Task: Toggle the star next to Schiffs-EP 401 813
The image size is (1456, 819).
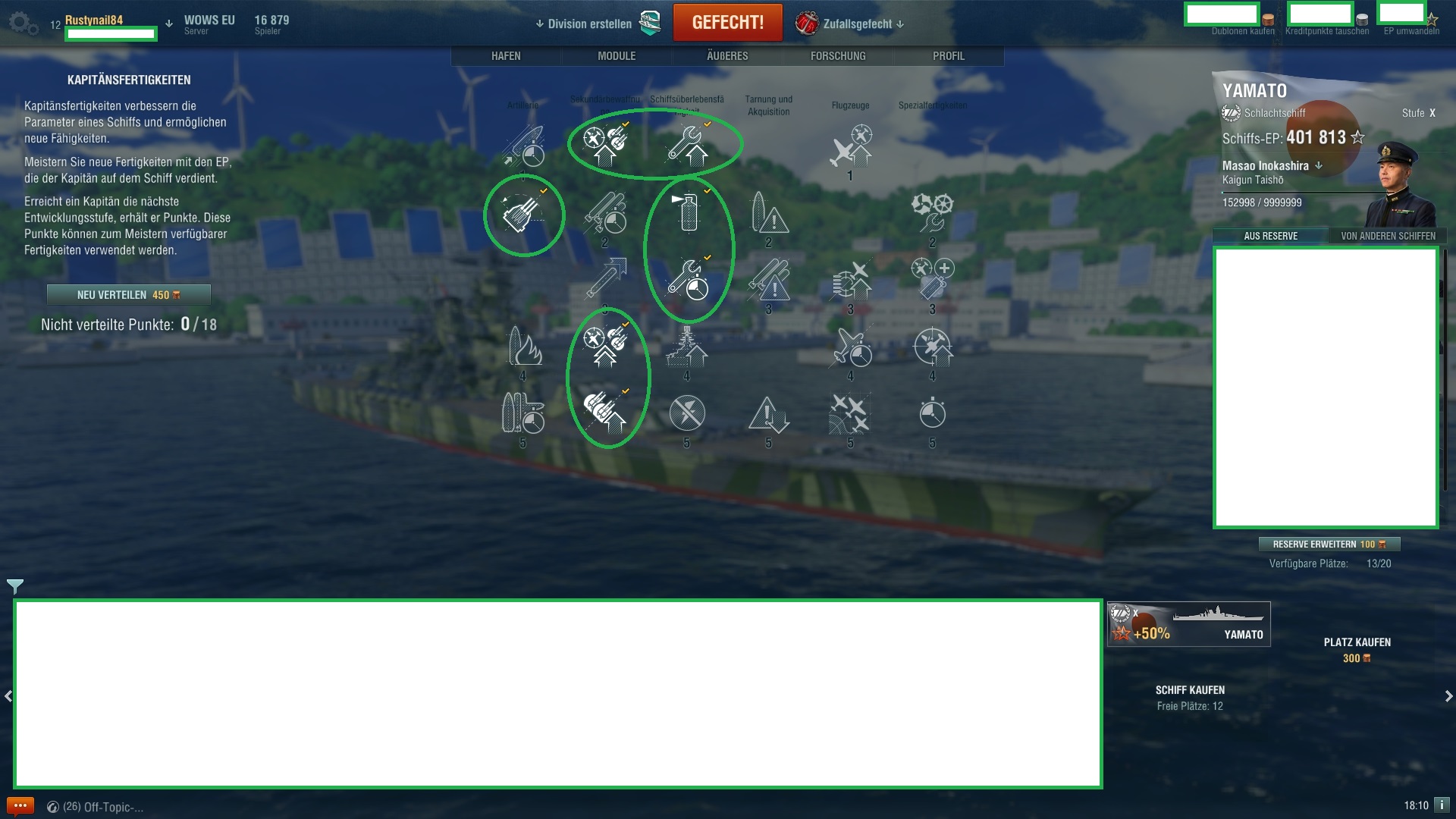Action: [x=1358, y=138]
